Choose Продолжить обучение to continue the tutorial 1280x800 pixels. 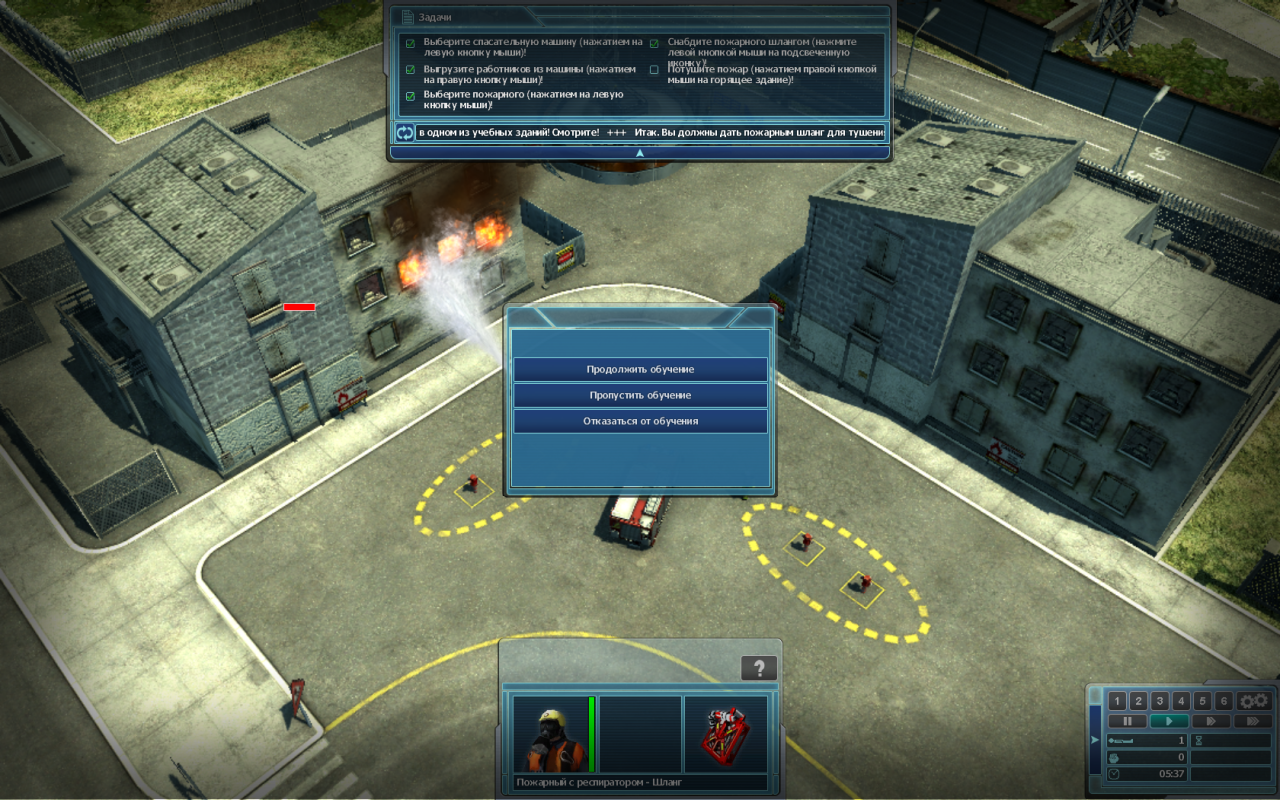coord(640,369)
